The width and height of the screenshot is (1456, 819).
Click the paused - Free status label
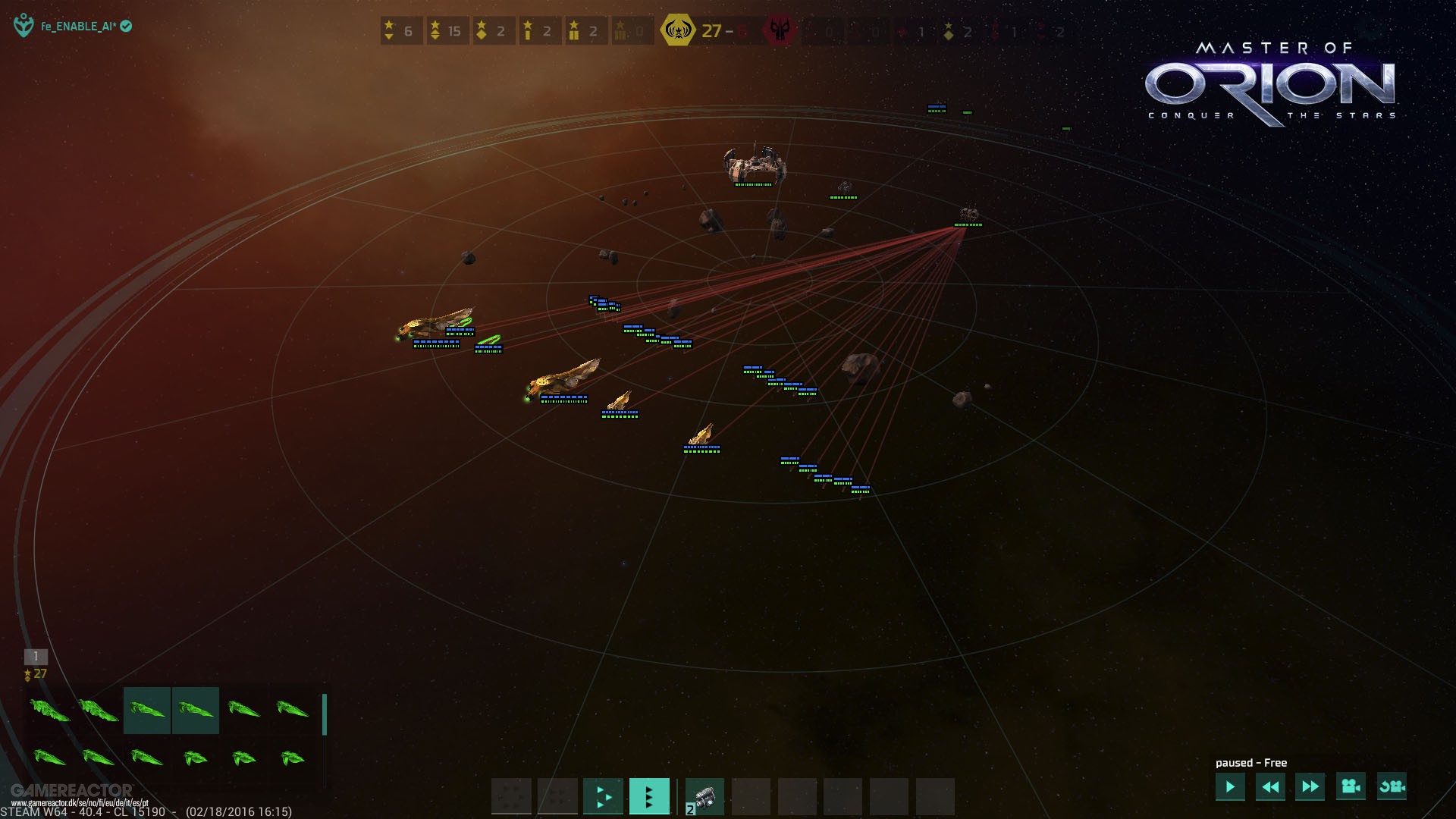(x=1250, y=763)
